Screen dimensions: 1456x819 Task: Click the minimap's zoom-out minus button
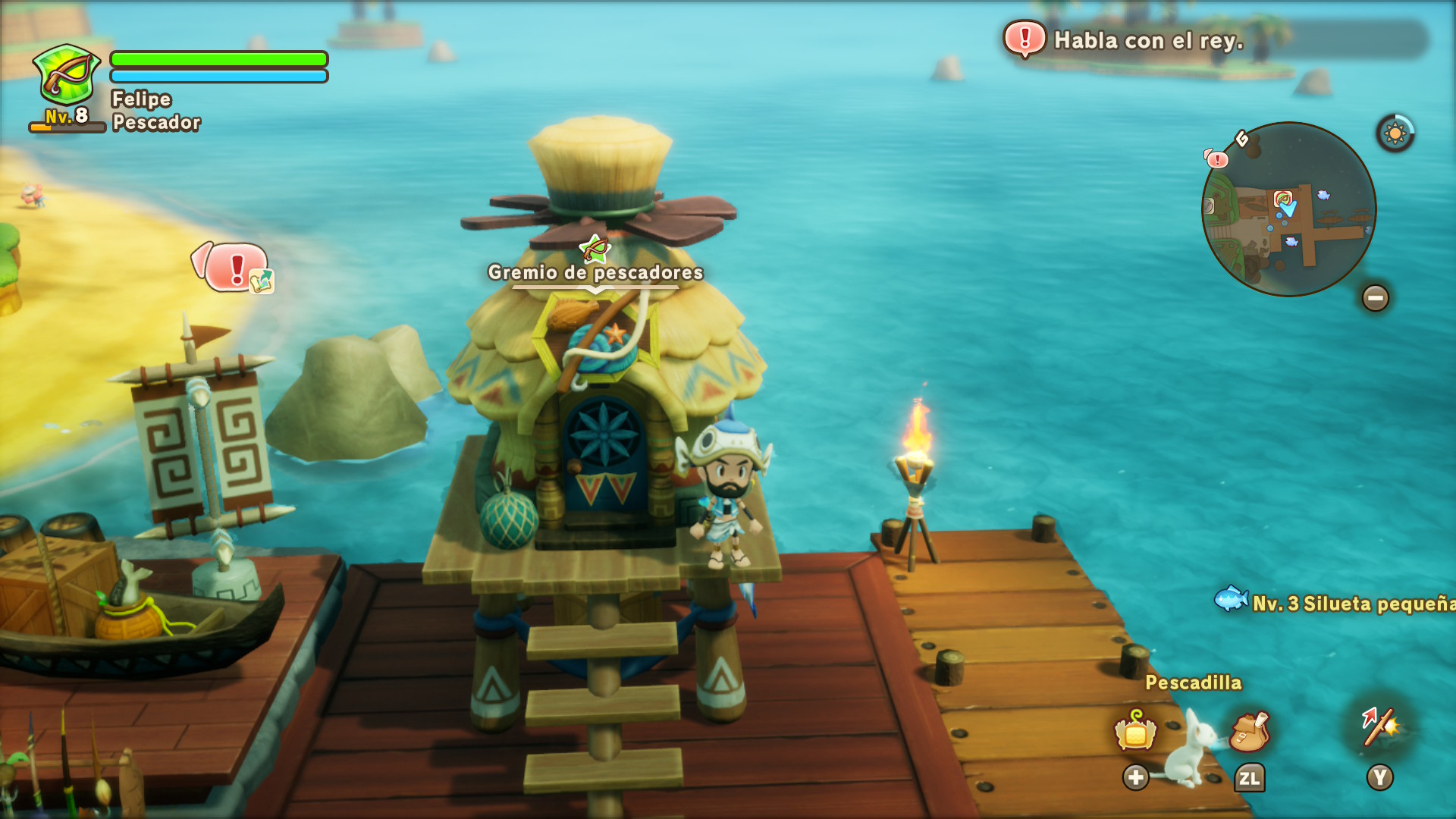point(1375,298)
